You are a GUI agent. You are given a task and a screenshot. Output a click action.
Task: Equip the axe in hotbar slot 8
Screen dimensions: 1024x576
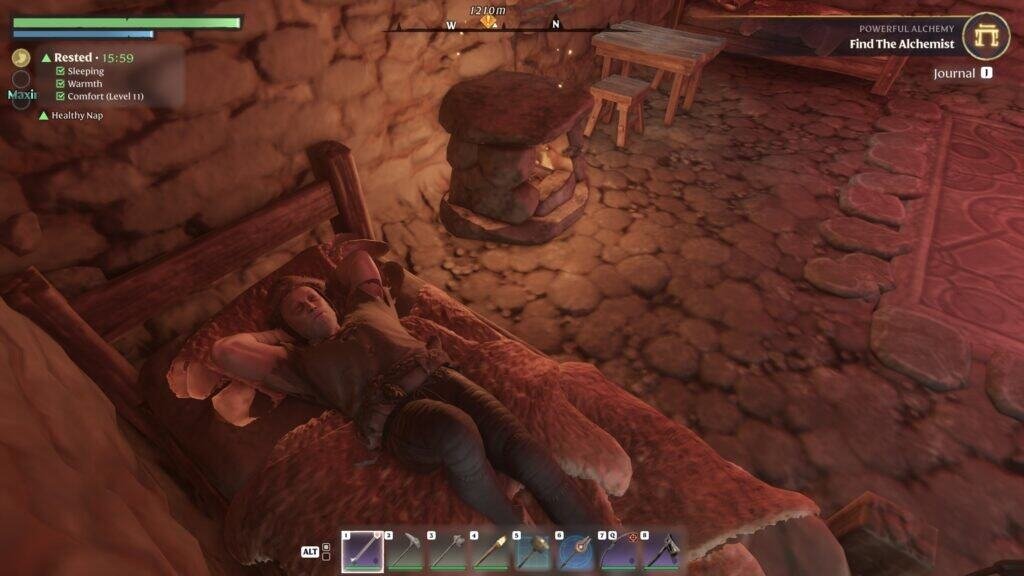[x=661, y=550]
